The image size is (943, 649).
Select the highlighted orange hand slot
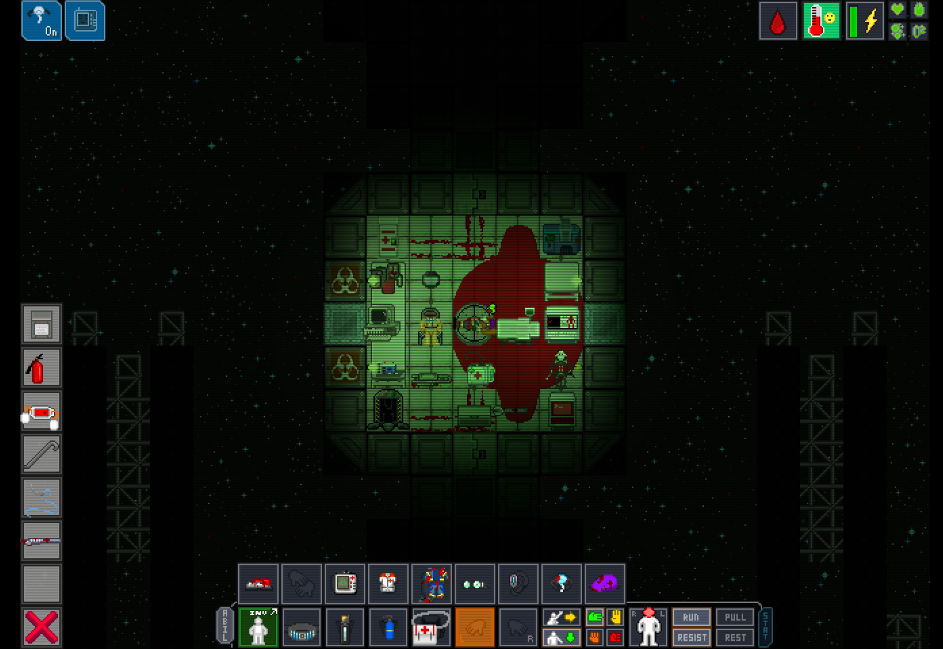pyautogui.click(x=475, y=627)
